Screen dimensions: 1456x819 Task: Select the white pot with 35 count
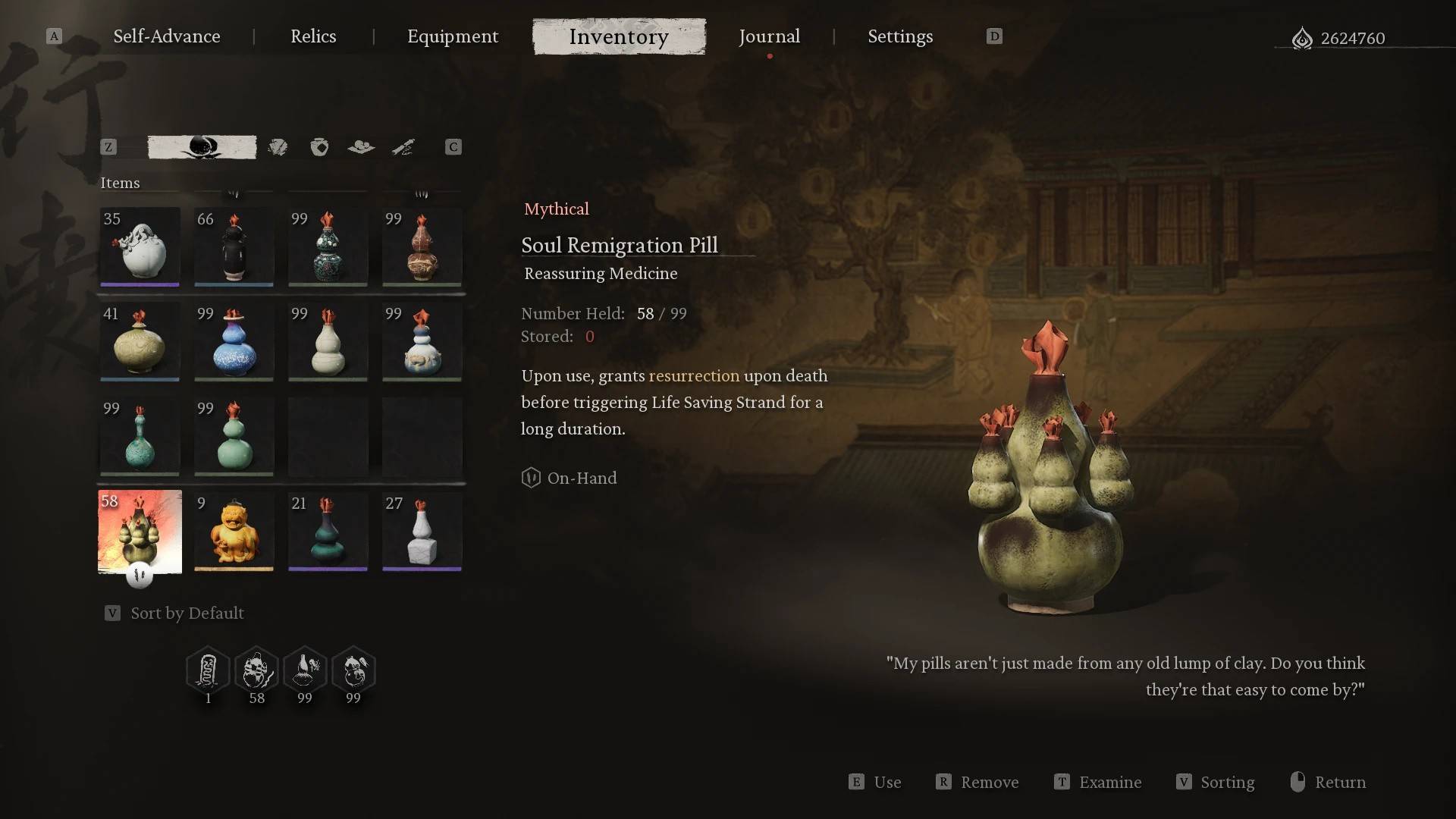click(140, 246)
